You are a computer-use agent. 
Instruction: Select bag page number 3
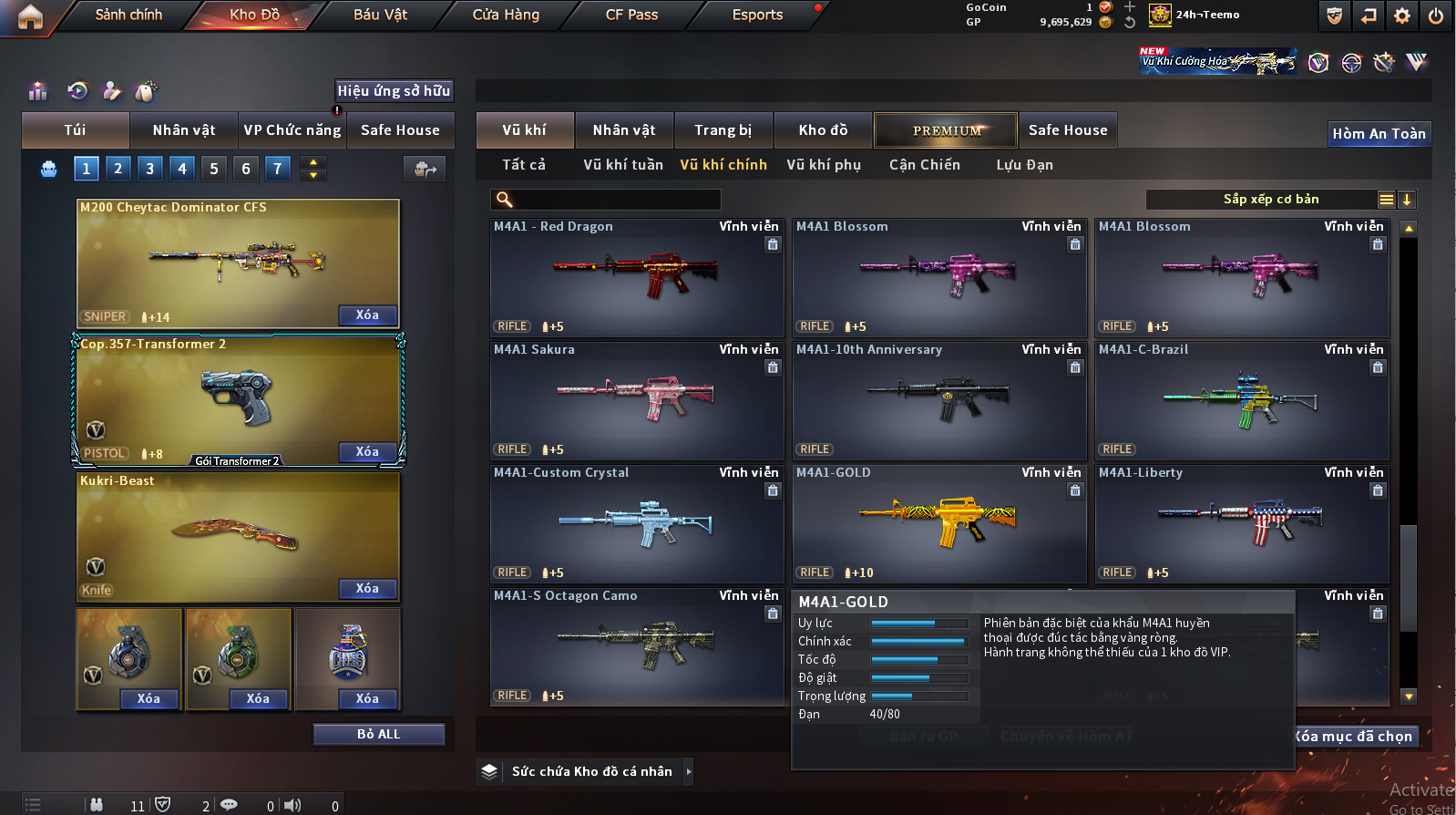[150, 168]
